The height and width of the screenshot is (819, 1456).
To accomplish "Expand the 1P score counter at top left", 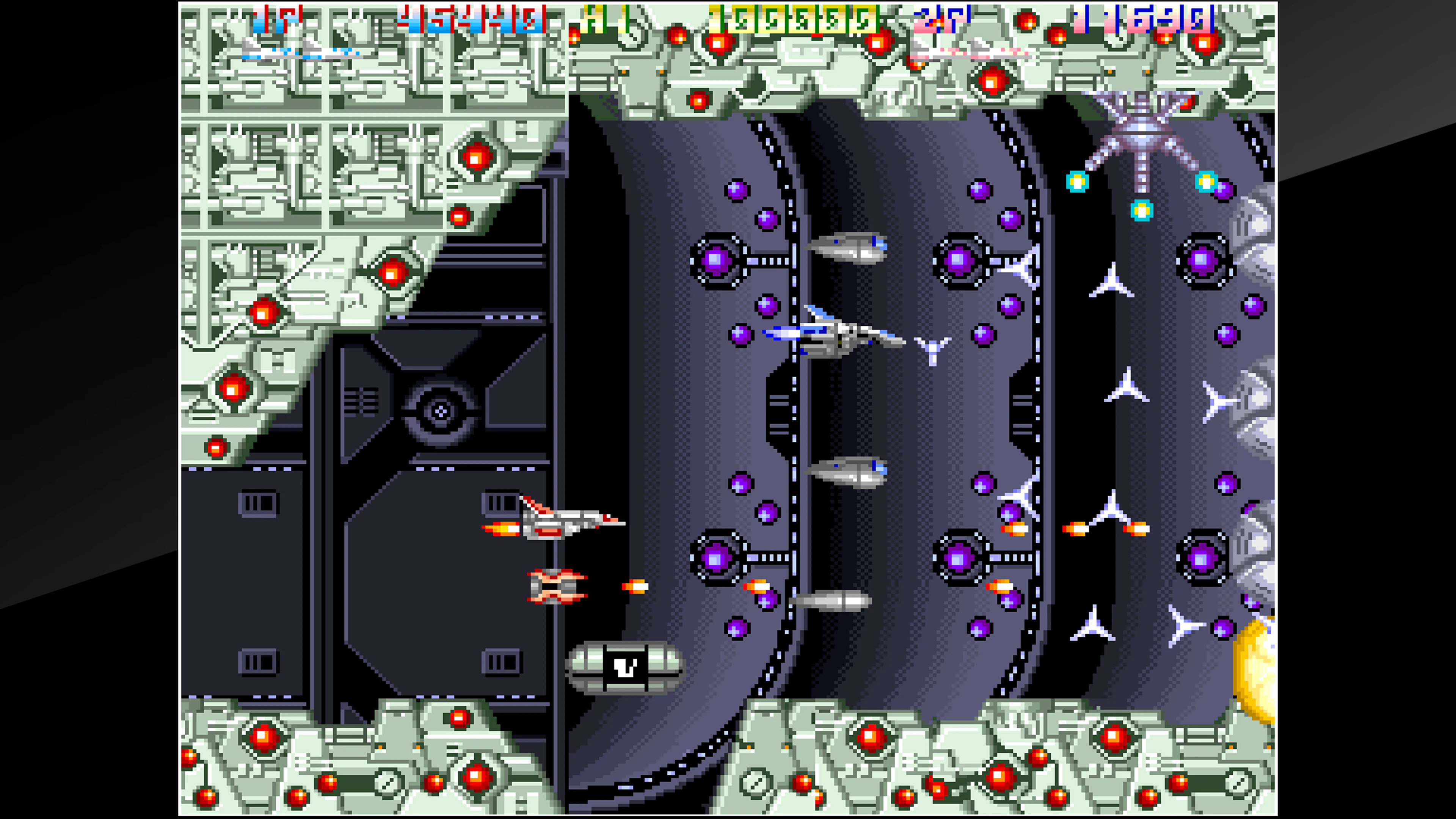I will point(469,17).
